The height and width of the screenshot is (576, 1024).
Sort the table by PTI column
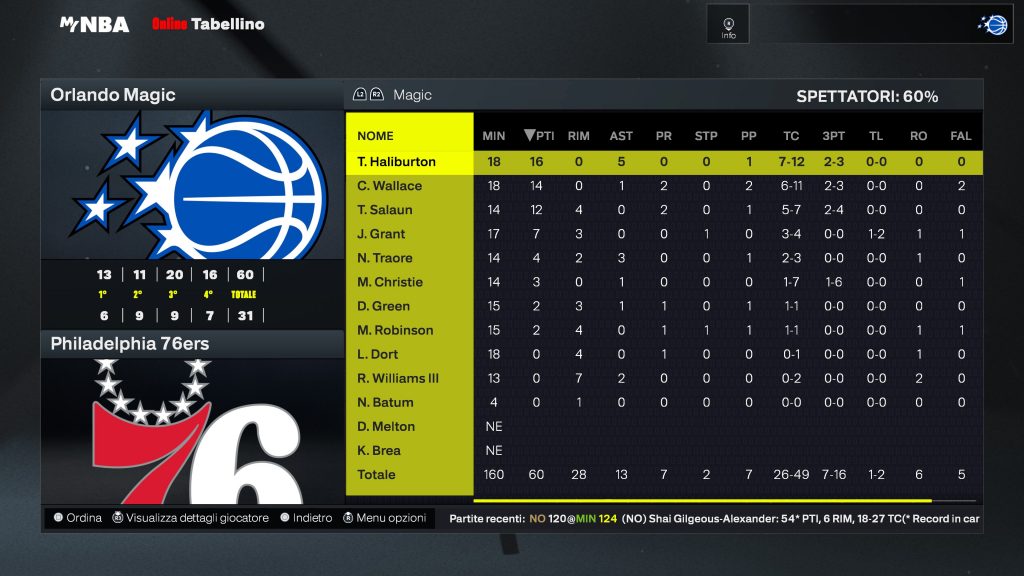click(x=539, y=136)
